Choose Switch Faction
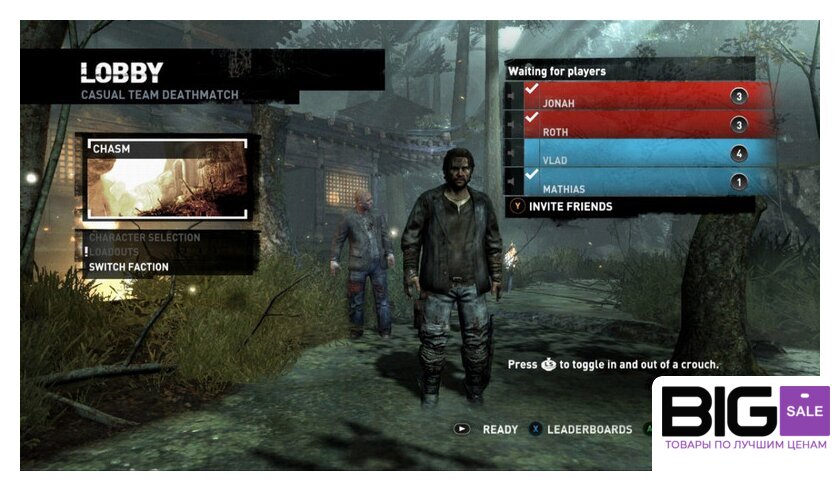 [128, 267]
